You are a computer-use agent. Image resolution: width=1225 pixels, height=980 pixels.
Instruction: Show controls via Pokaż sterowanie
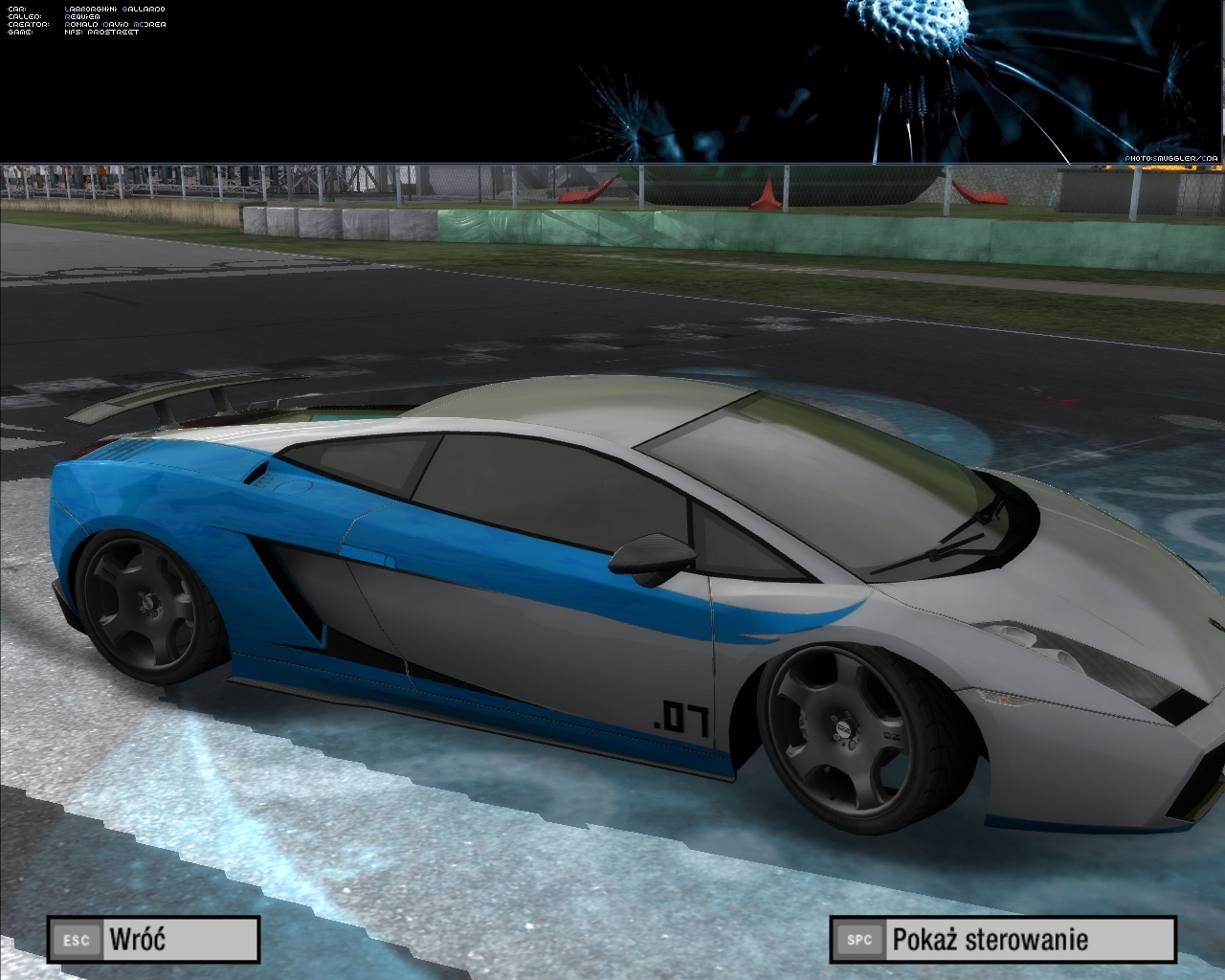pyautogui.click(x=1002, y=939)
